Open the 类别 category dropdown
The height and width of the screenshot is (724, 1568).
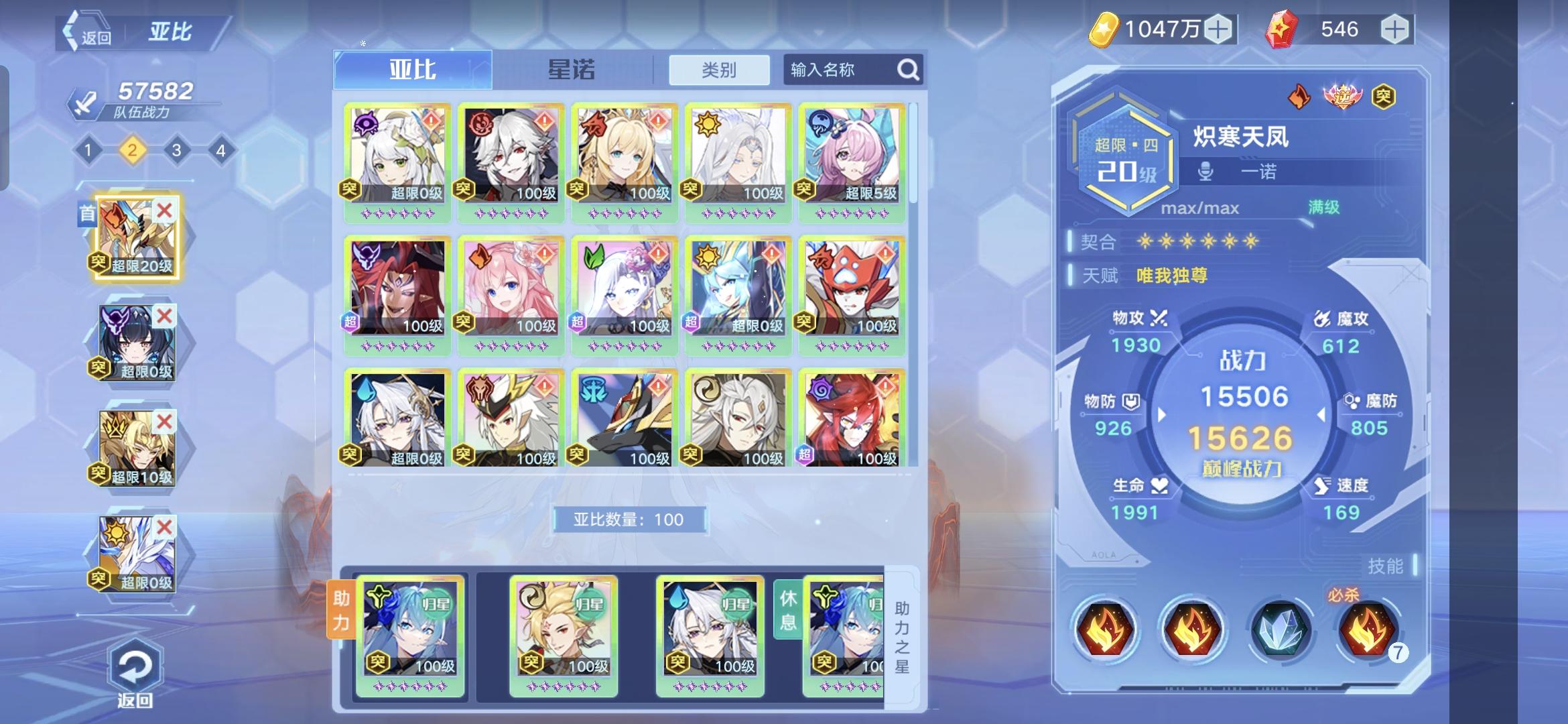718,69
